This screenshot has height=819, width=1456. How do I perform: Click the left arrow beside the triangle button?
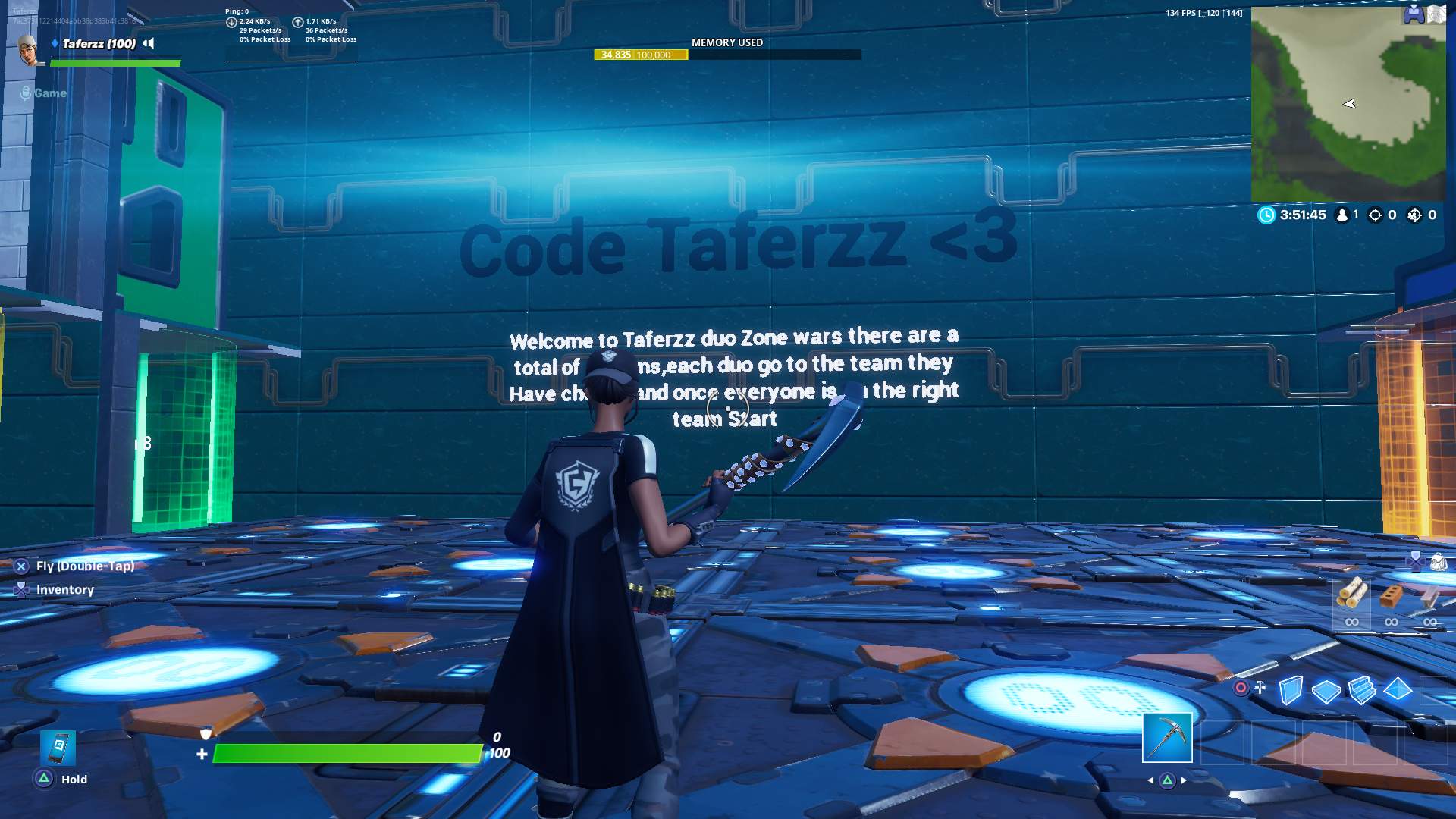(x=1151, y=780)
